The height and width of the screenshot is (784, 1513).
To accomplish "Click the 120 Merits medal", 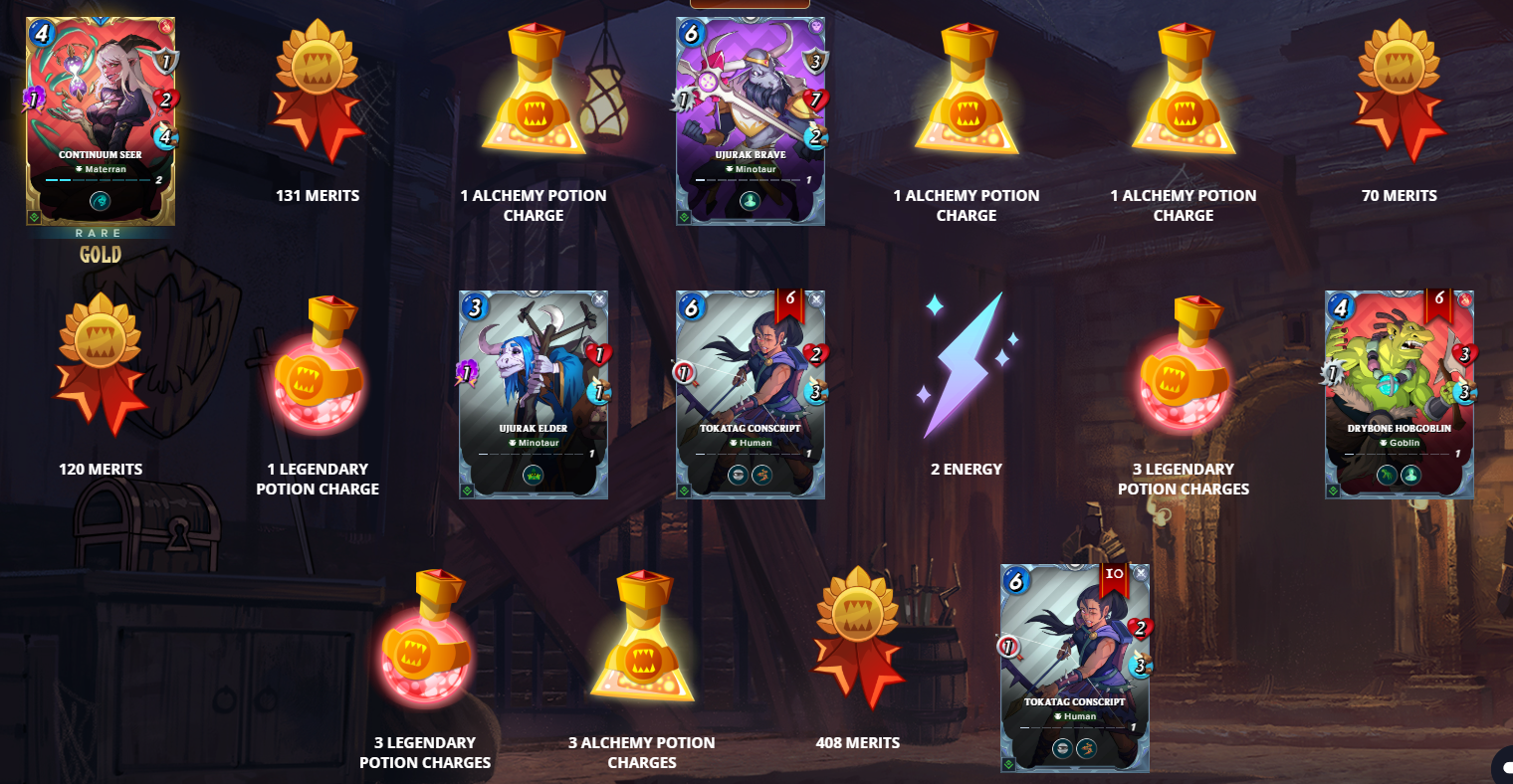I will point(101,365).
